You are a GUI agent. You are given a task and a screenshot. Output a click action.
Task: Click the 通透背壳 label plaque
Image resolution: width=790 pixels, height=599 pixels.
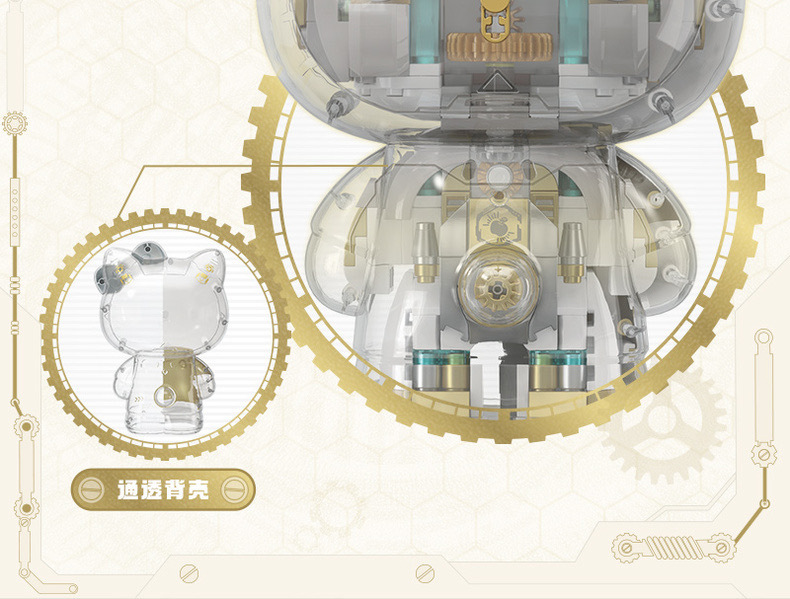click(164, 491)
